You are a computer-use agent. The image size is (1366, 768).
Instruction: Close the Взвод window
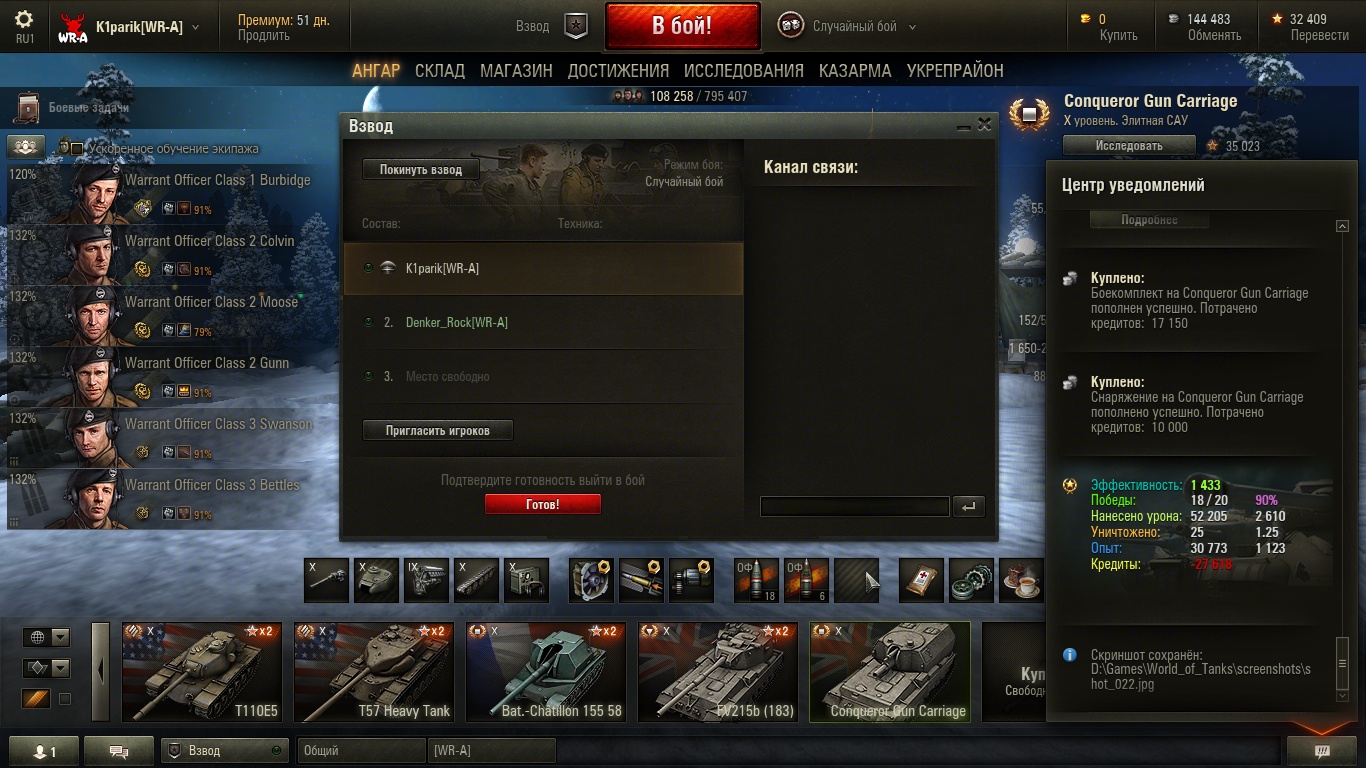(985, 125)
